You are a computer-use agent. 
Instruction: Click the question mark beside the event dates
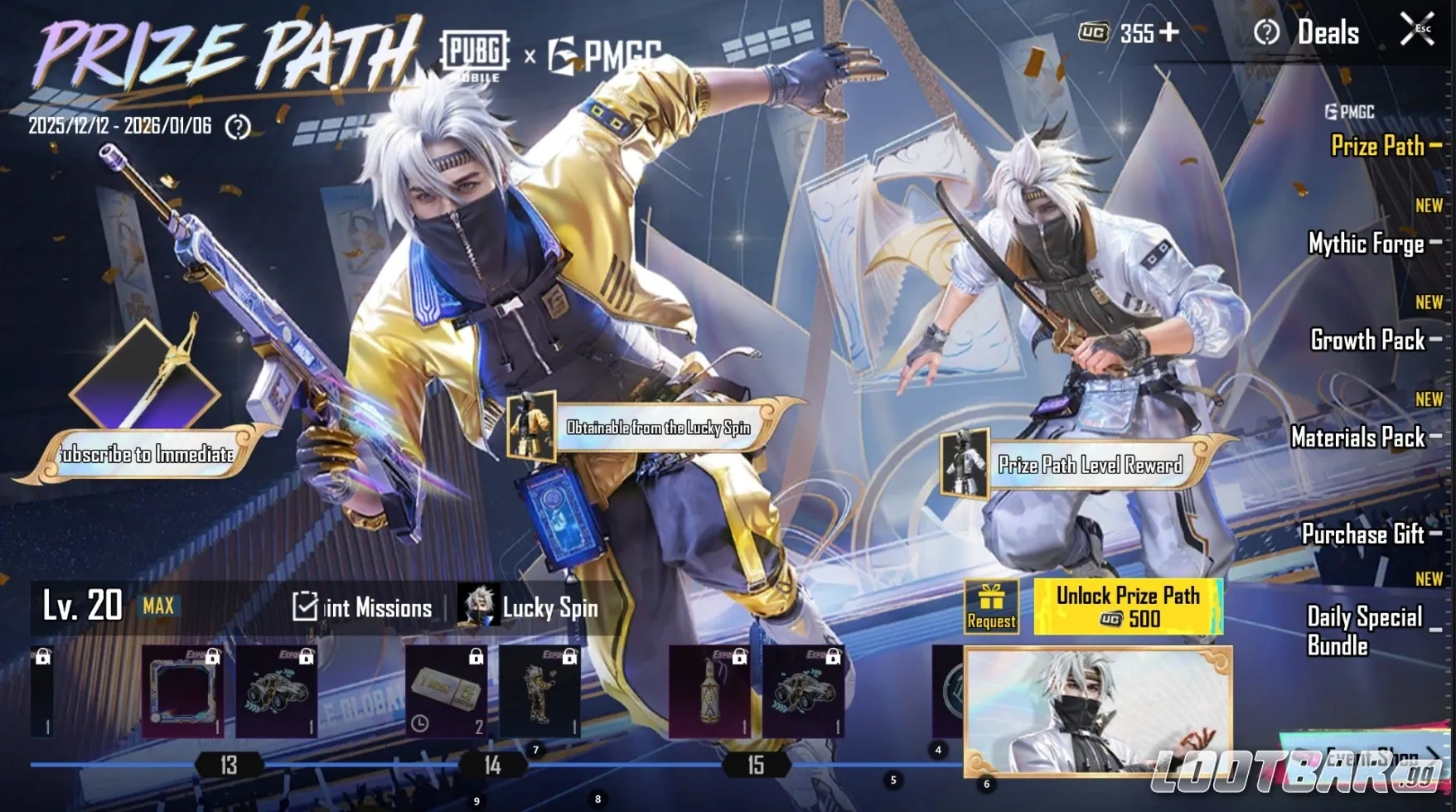(239, 127)
